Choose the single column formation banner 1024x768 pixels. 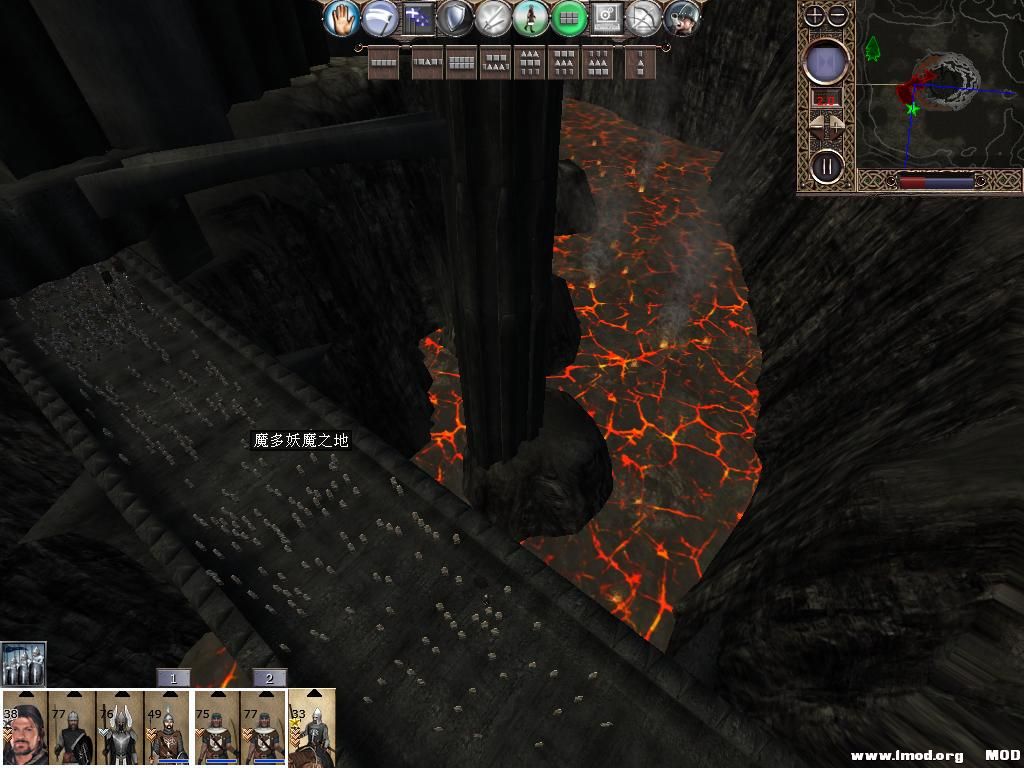click(x=640, y=63)
